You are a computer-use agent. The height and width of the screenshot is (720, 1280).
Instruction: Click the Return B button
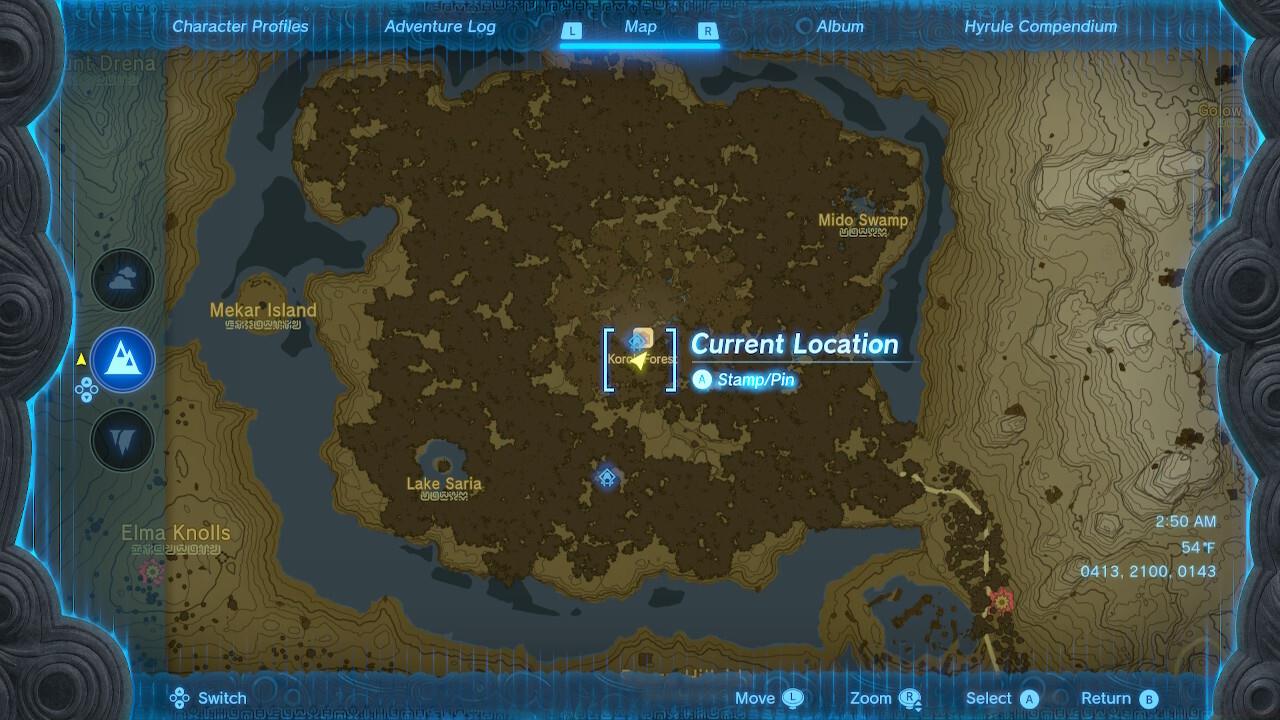(x=1151, y=697)
